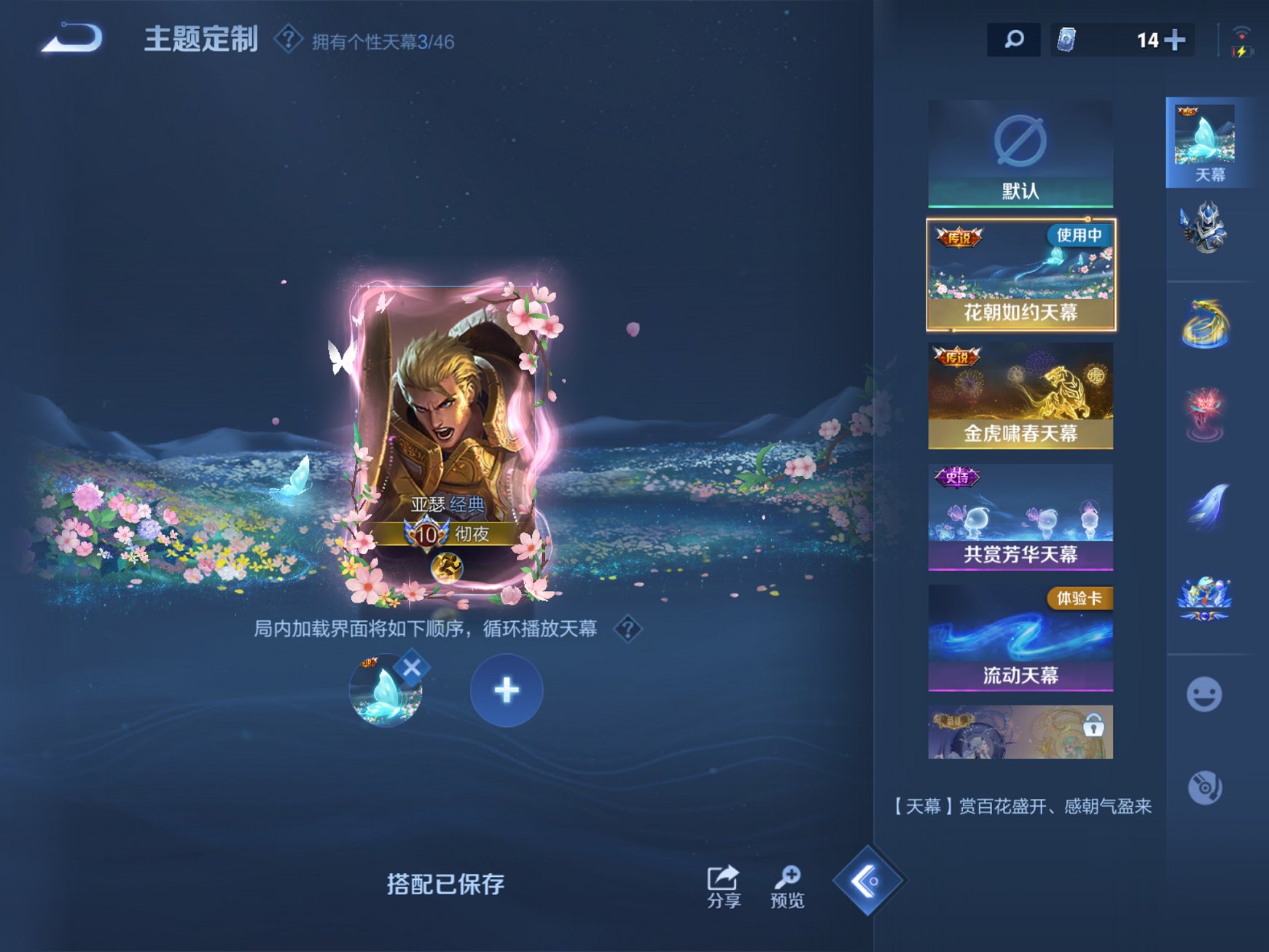This screenshot has width=1269, height=952.
Task: Select the 默认 default skymask option
Action: (x=1020, y=152)
